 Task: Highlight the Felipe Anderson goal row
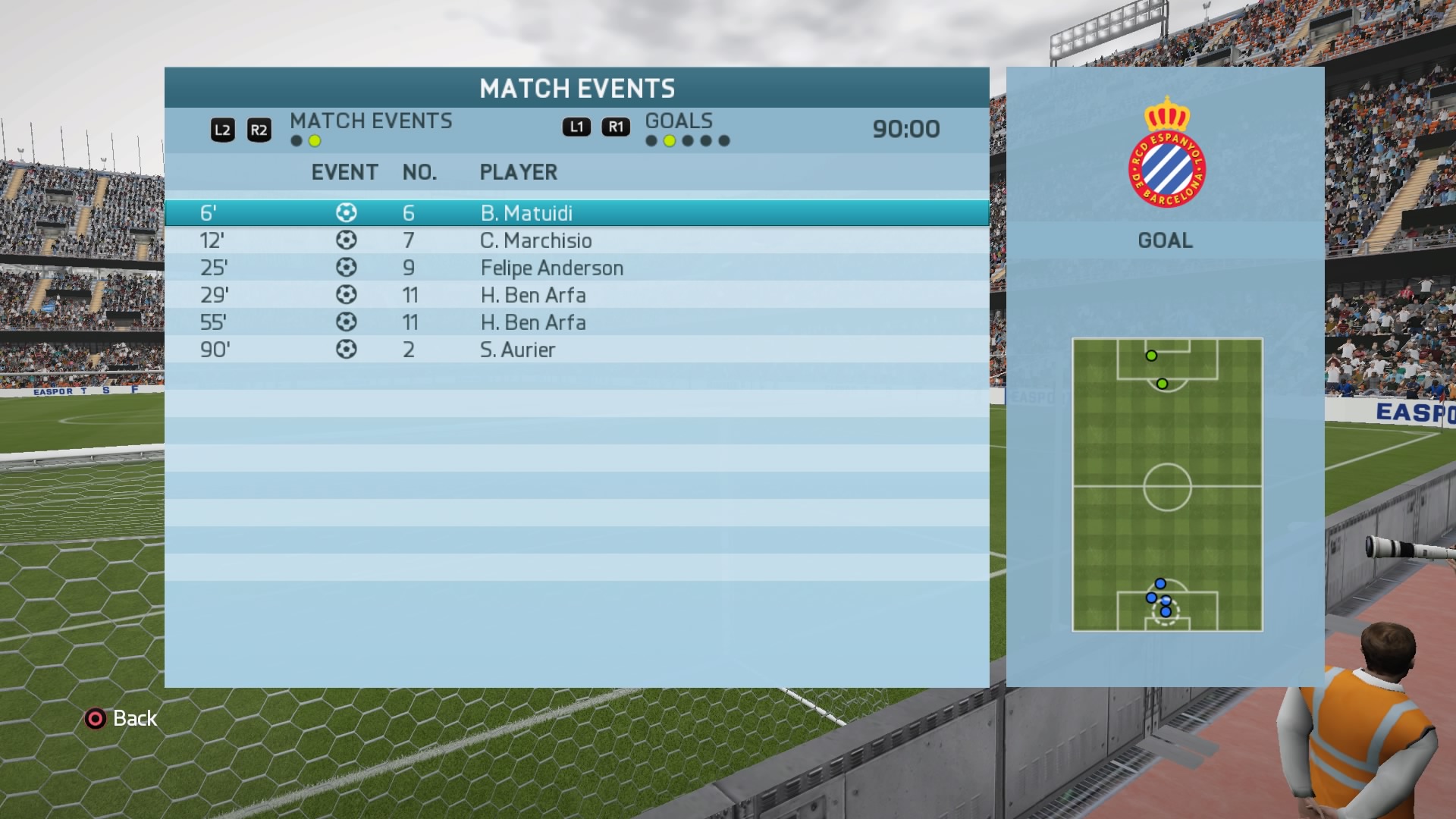tap(576, 268)
